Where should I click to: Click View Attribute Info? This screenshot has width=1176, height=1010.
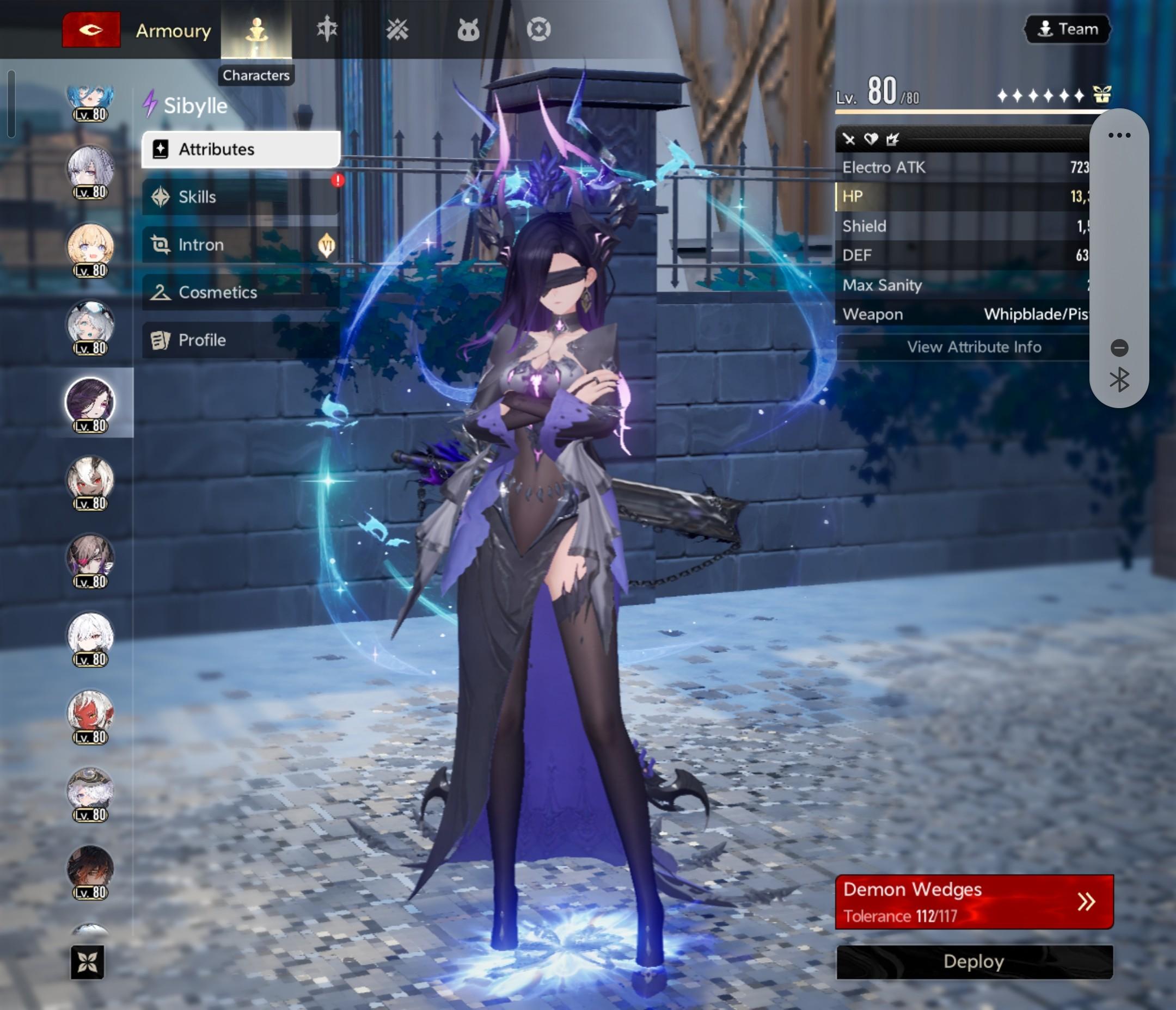click(973, 347)
